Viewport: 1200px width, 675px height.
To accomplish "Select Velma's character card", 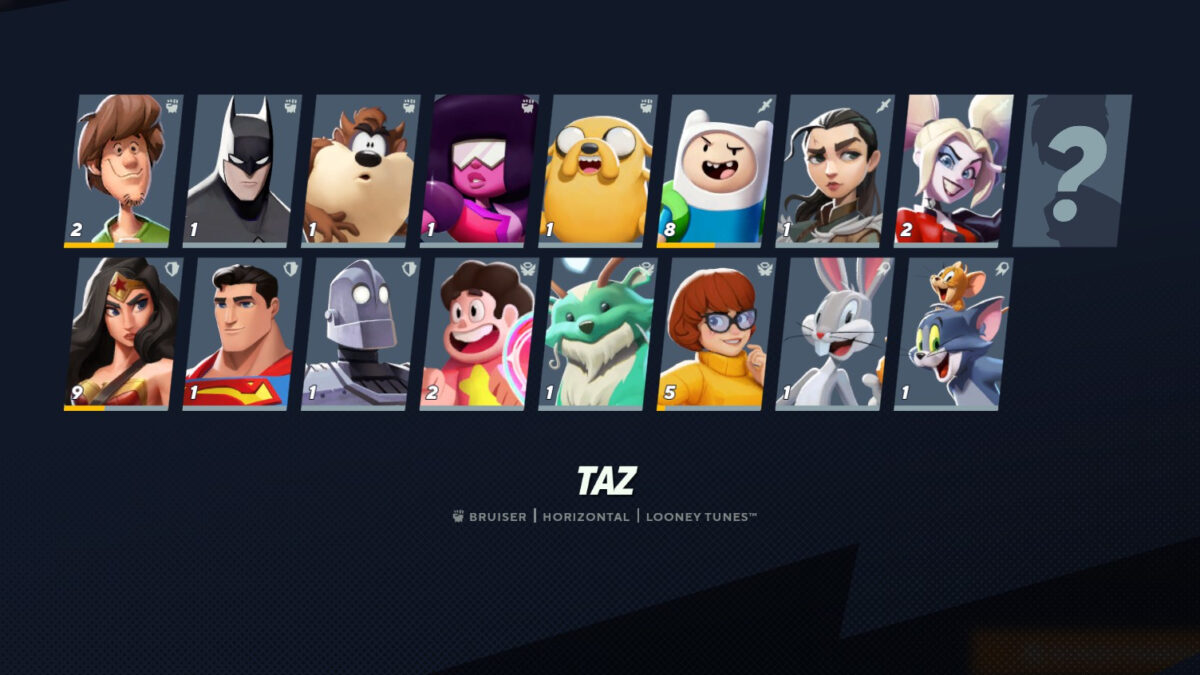I will (x=716, y=333).
